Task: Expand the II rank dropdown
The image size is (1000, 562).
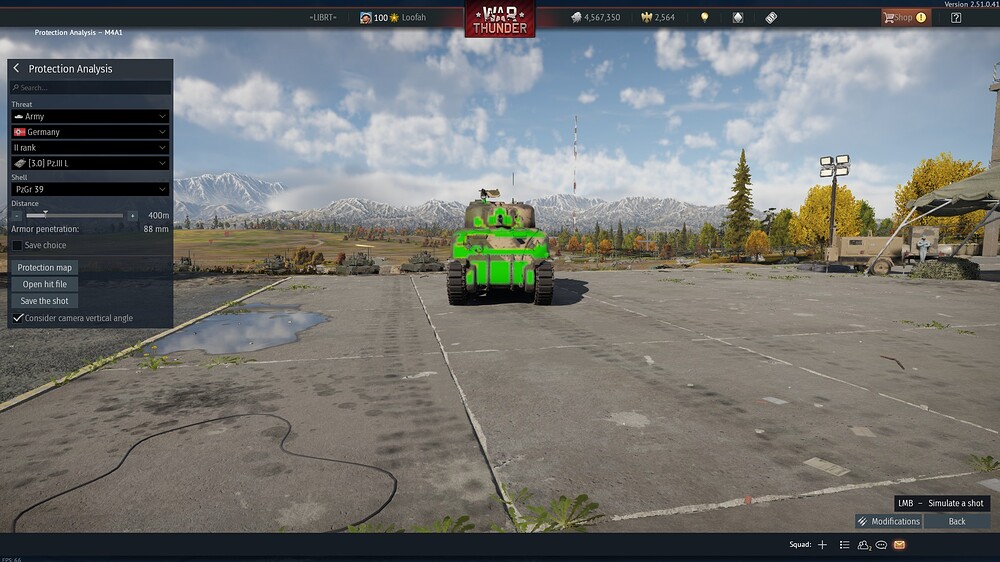Action: [90, 148]
